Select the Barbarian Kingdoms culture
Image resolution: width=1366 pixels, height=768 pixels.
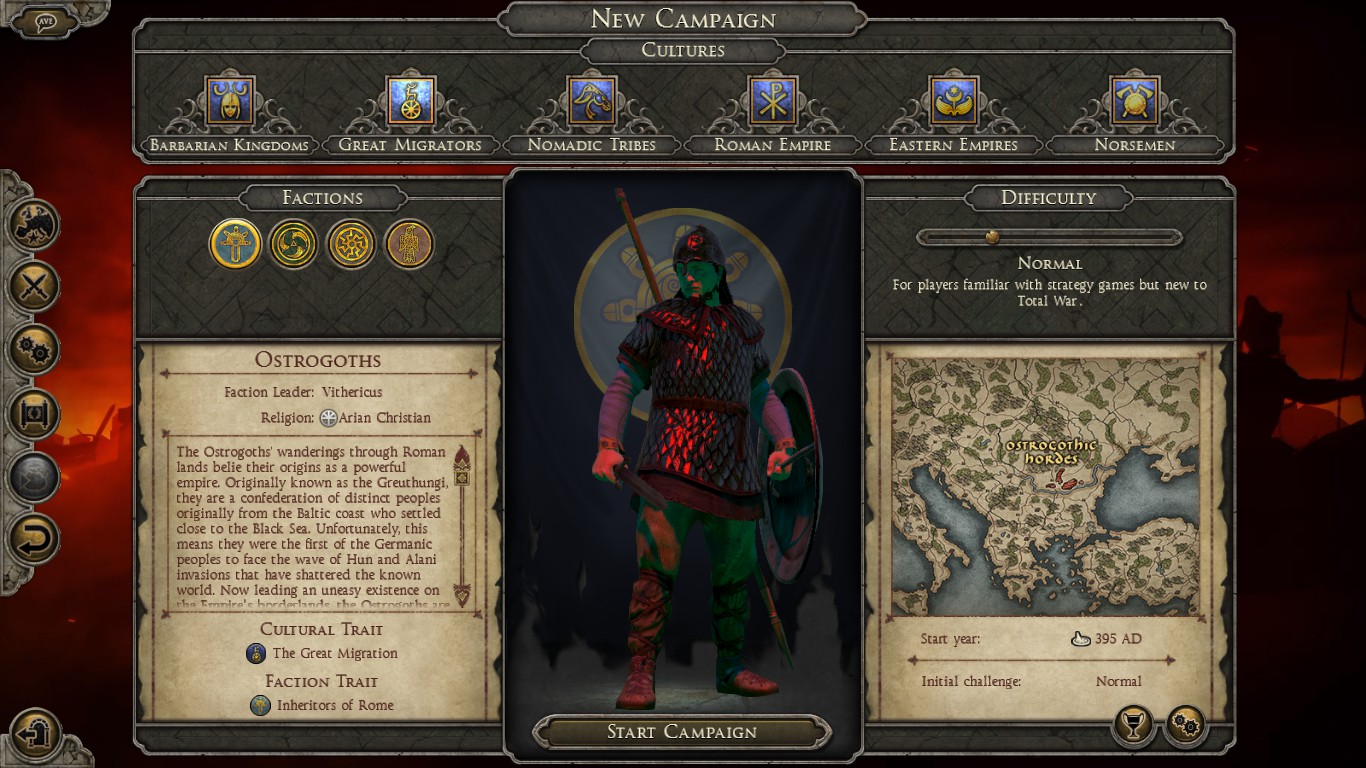230,102
